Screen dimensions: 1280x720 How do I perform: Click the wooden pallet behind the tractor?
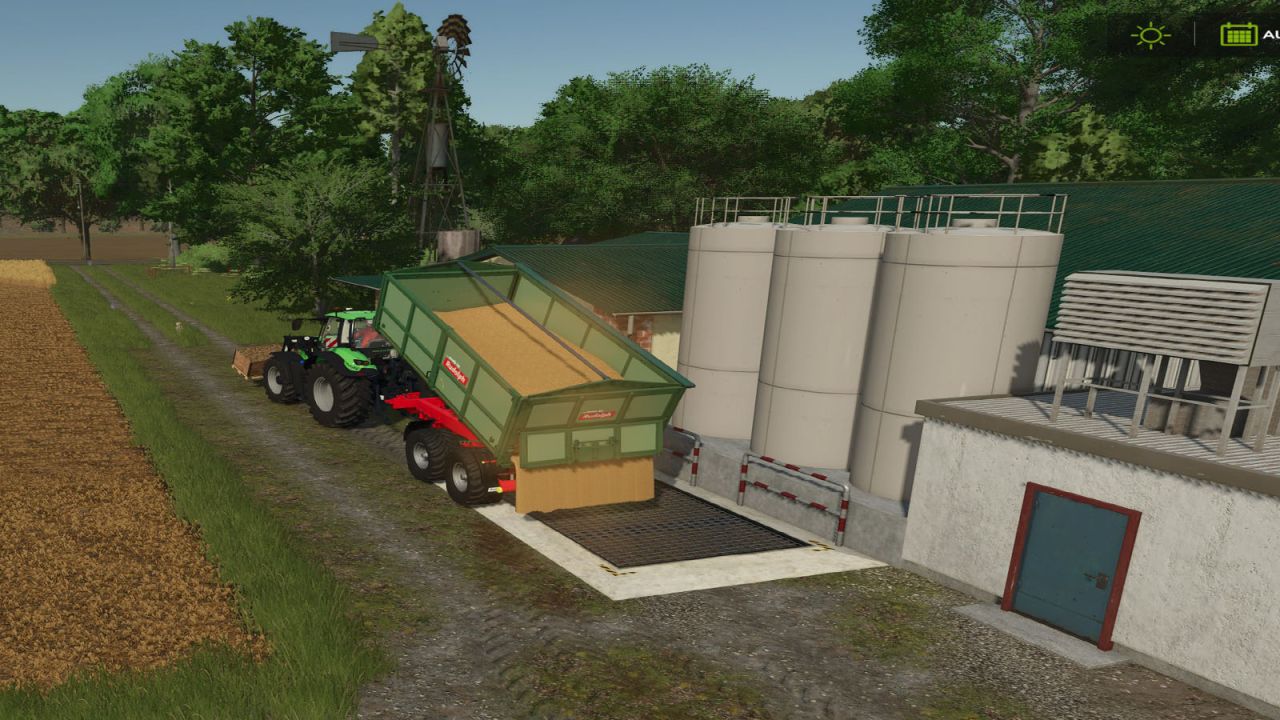click(253, 360)
